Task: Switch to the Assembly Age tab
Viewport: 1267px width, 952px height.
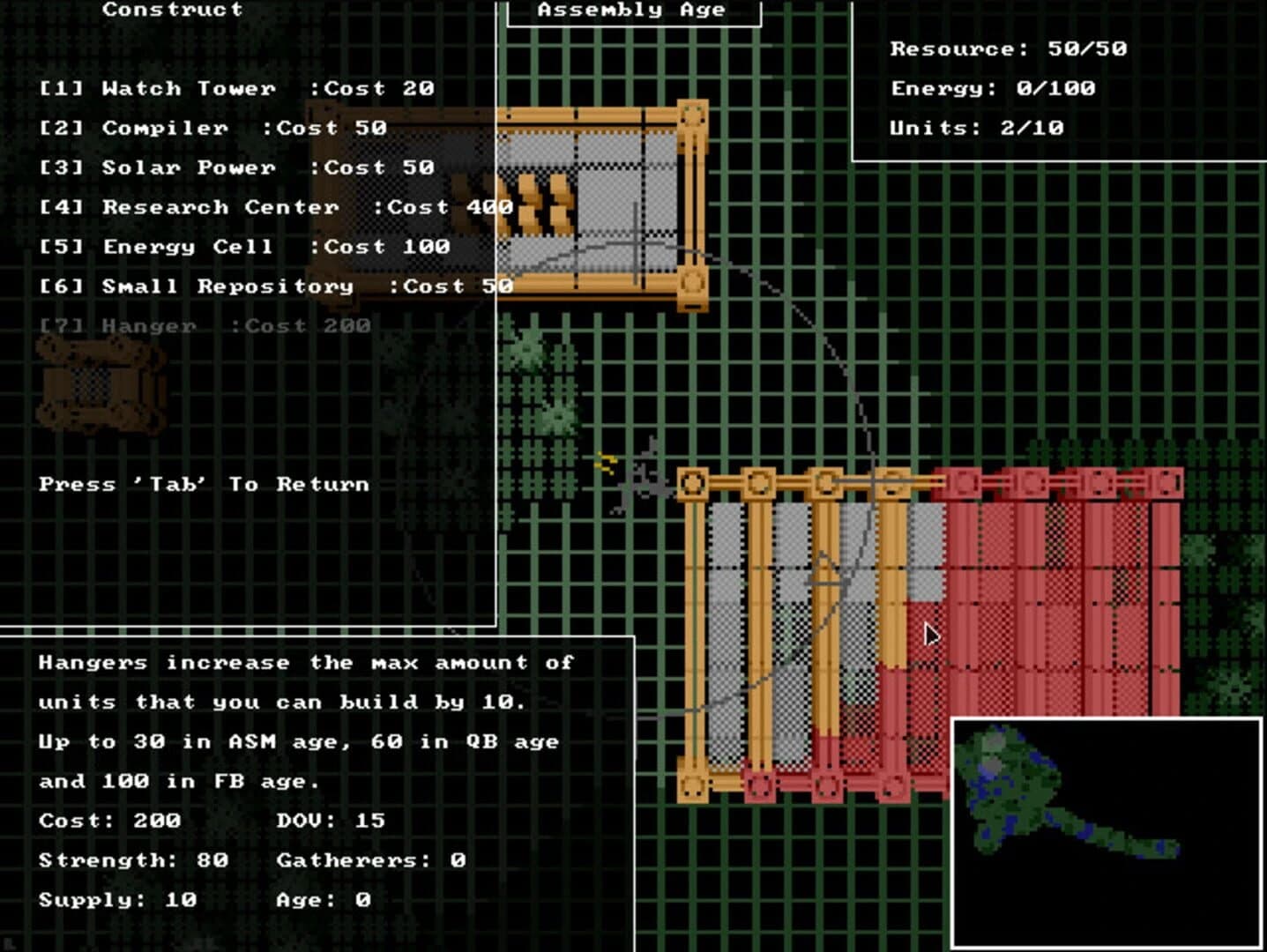Action: point(631,11)
